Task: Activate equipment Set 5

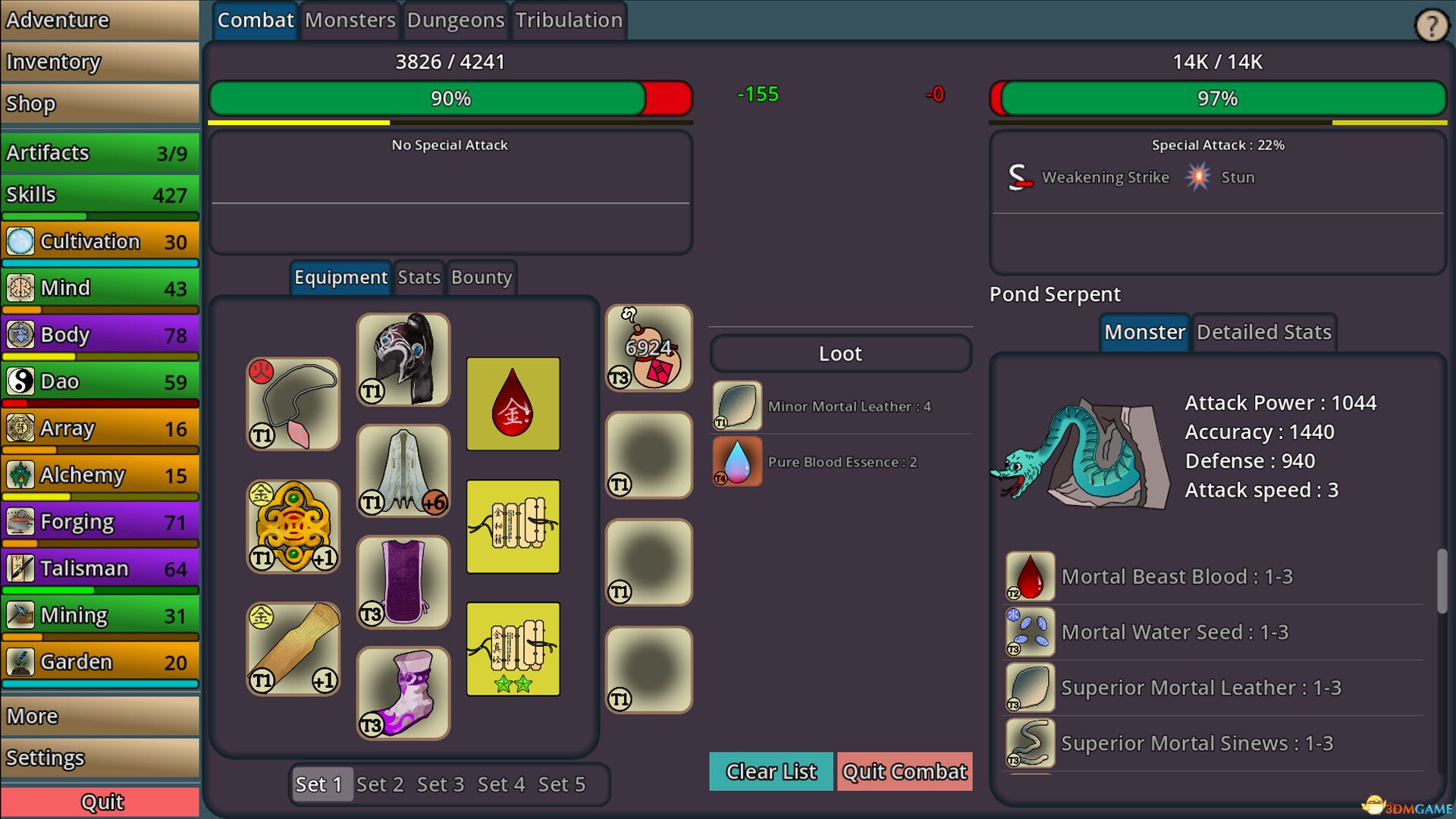Action: 562,784
